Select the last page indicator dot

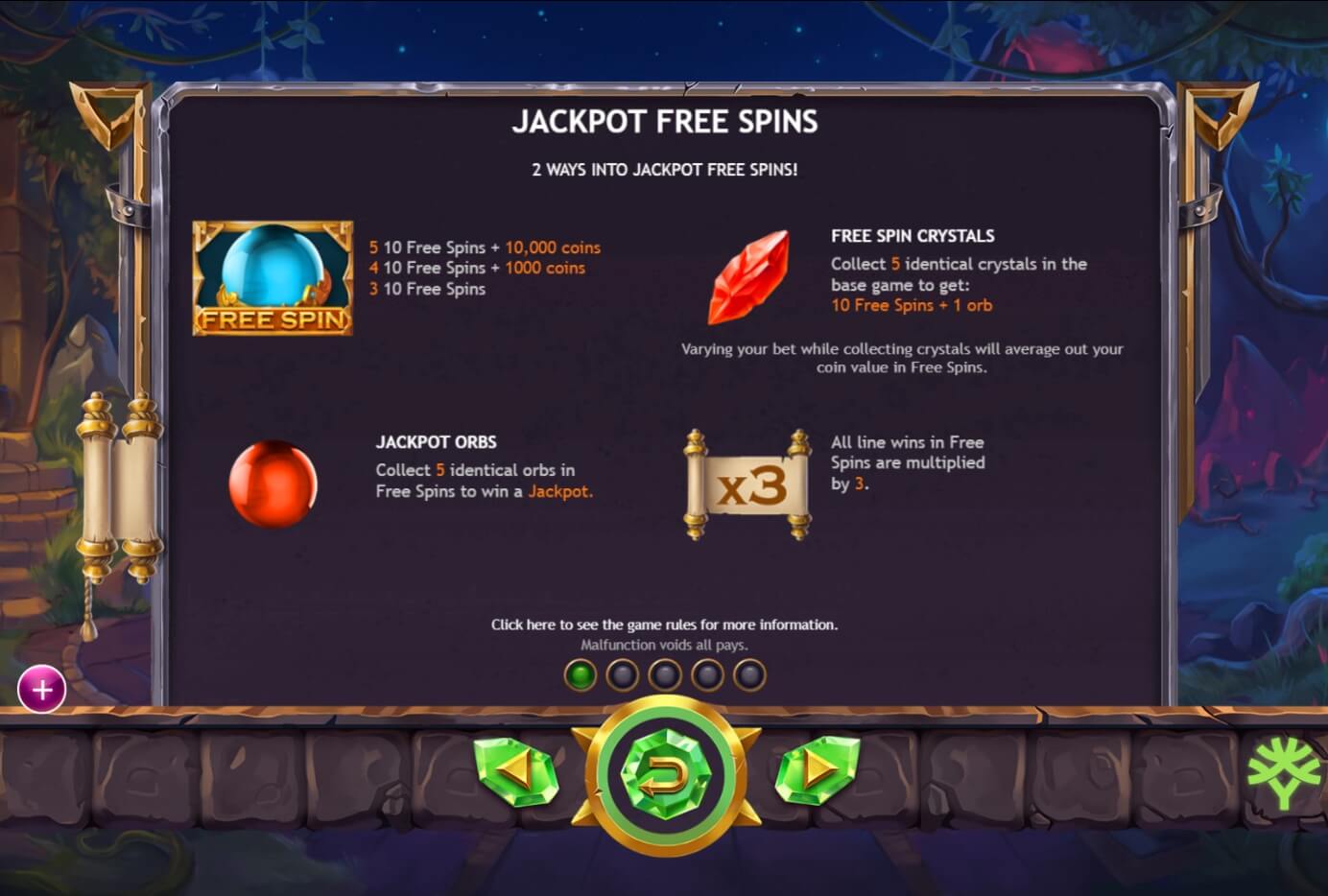749,674
